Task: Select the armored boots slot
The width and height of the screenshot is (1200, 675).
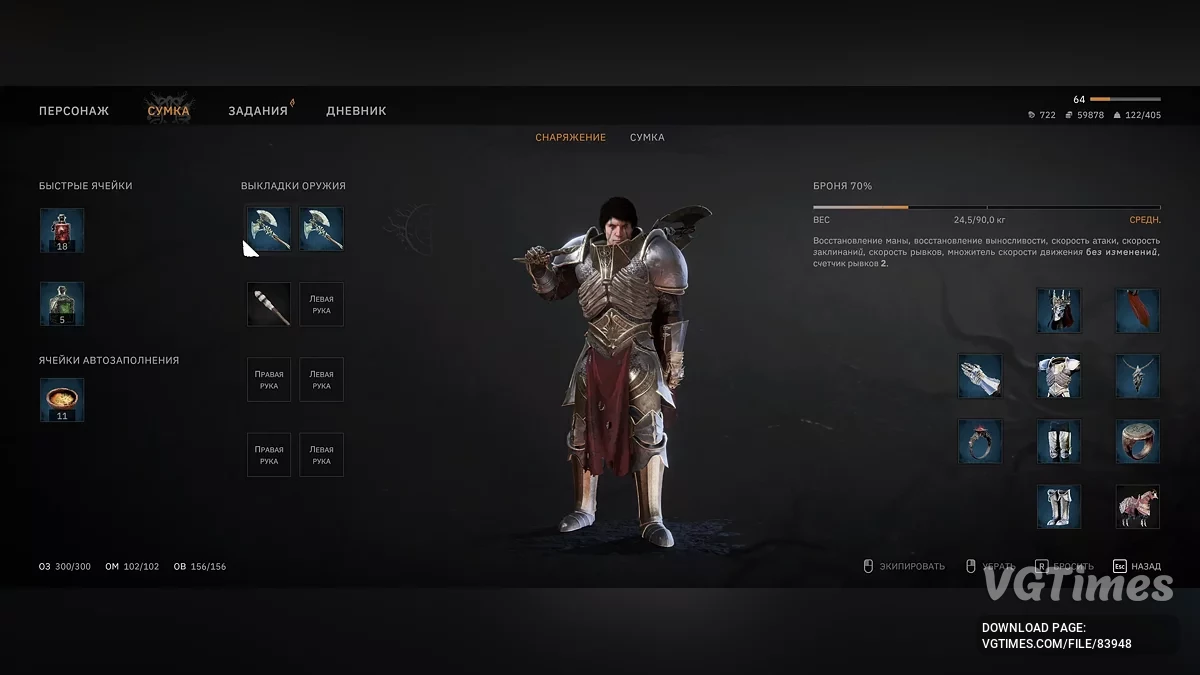Action: tap(1059, 506)
